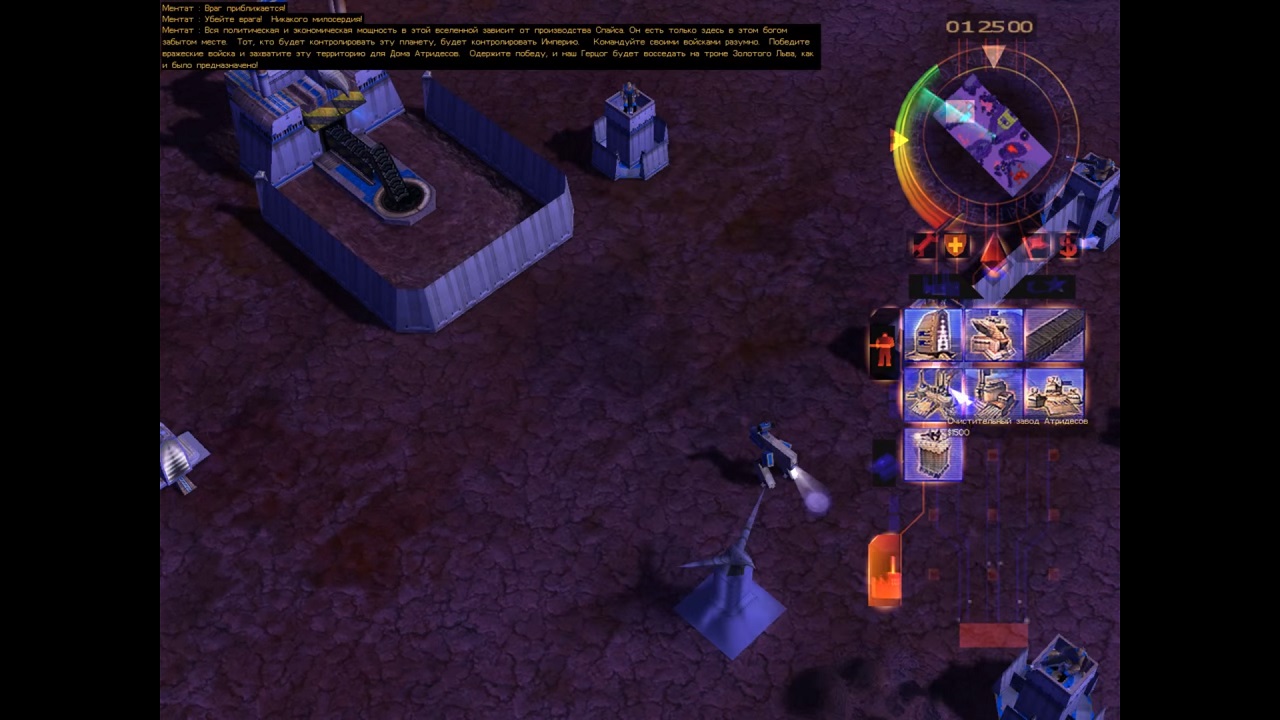1280x720 pixels.
Task: Click the red flag command icon
Action: 1036,245
